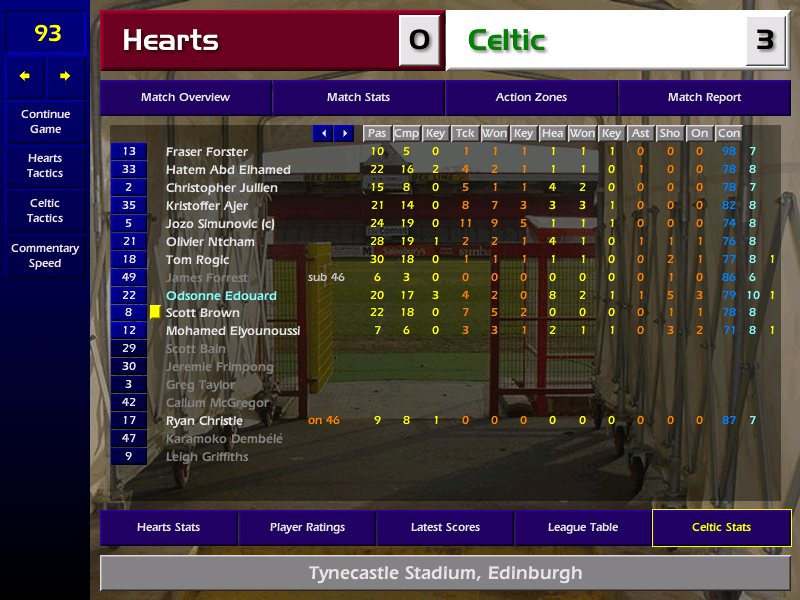800x600 pixels.
Task: Change the Commentary Speed
Action: coord(45,256)
